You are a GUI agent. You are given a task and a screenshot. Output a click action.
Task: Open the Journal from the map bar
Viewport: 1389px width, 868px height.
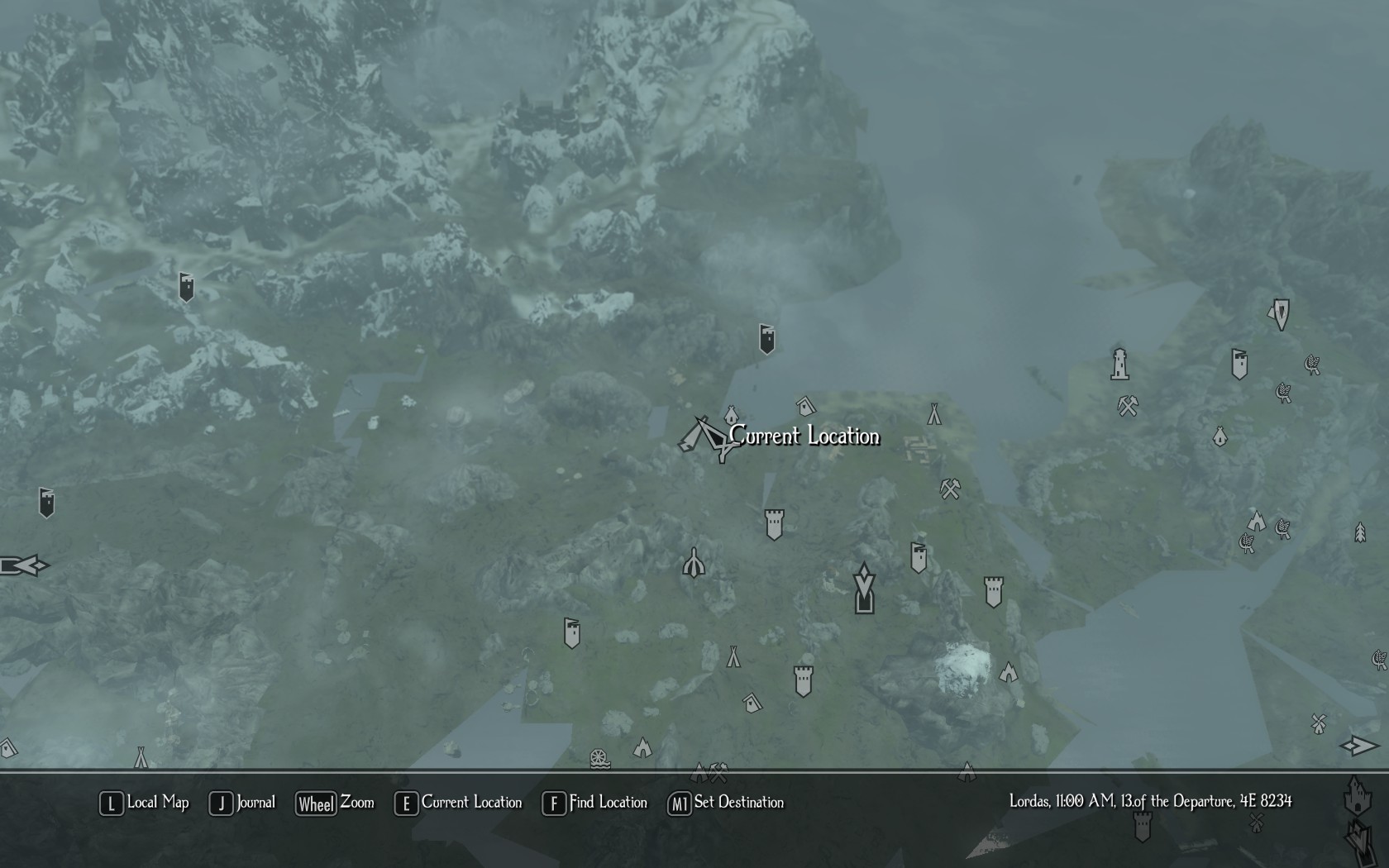(242, 803)
